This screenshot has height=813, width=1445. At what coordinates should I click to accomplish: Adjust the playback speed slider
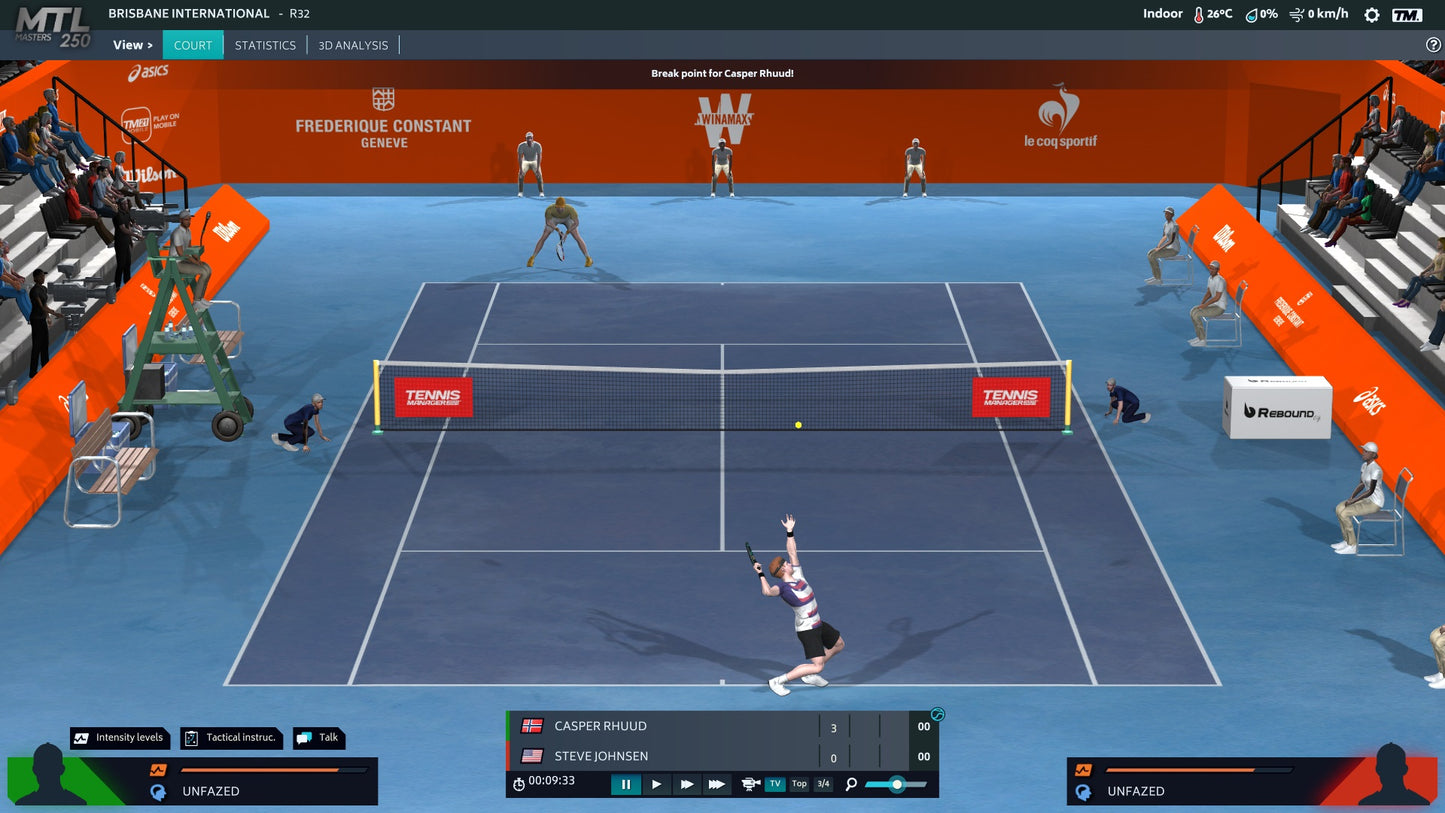[895, 785]
